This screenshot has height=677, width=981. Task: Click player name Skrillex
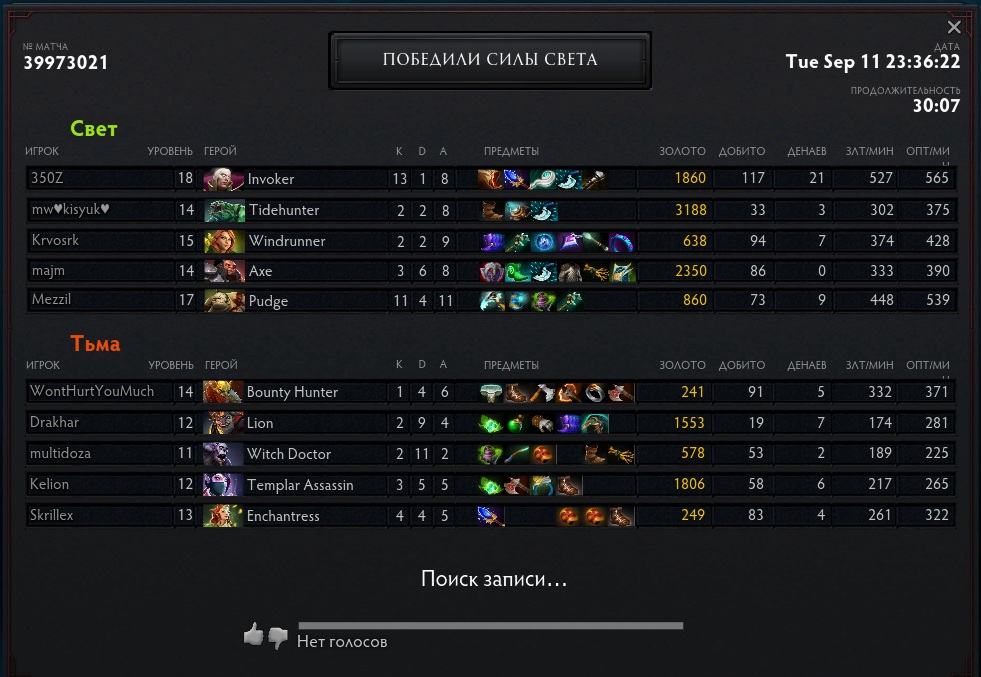pyautogui.click(x=52, y=516)
